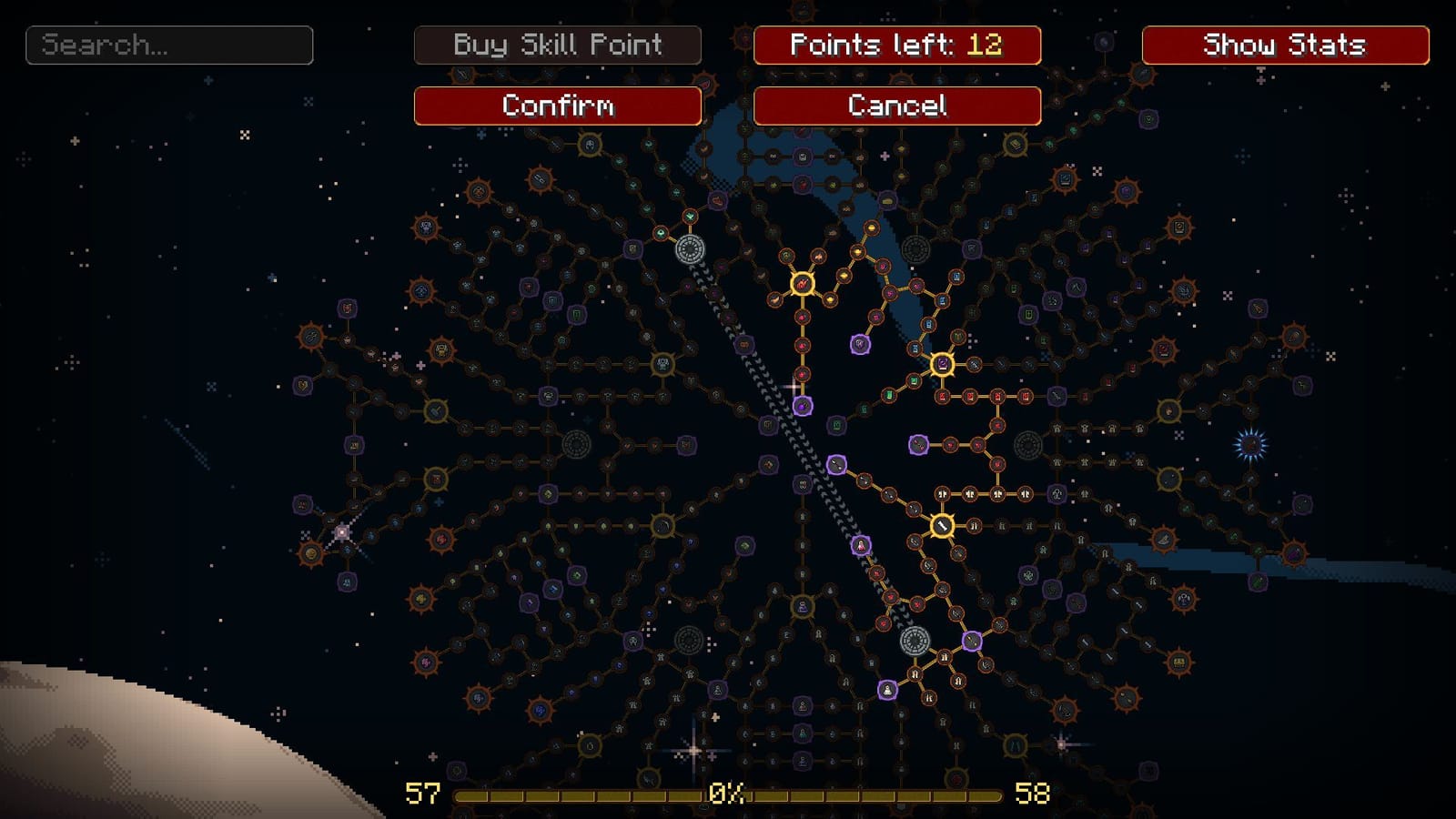Click the Search field
This screenshot has width=1456, height=819.
(x=168, y=44)
